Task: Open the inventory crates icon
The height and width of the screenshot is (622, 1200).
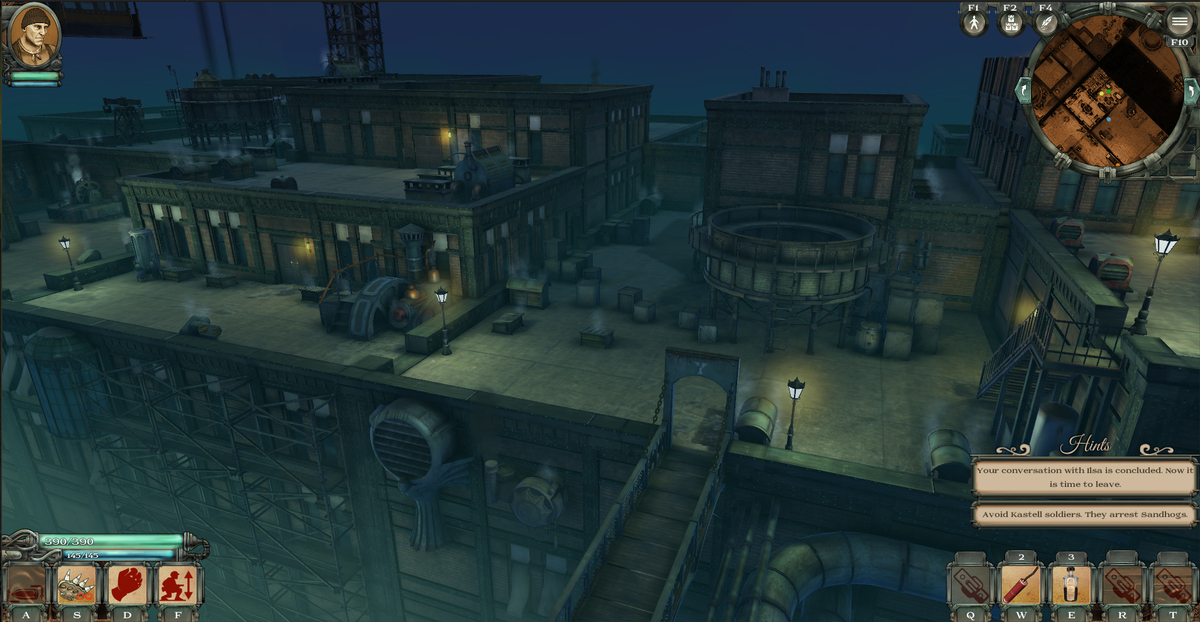Action: coord(1010,23)
